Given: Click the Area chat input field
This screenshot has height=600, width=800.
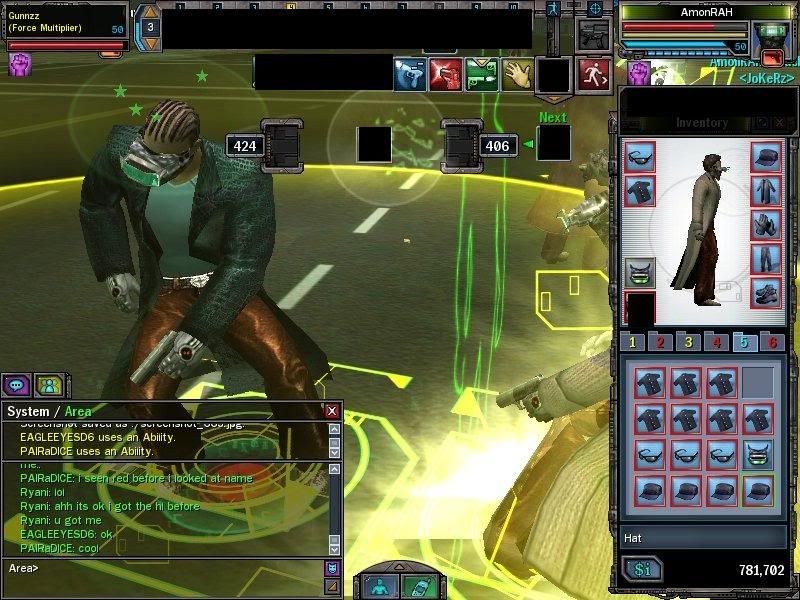Looking at the screenshot, I should pos(170,568).
